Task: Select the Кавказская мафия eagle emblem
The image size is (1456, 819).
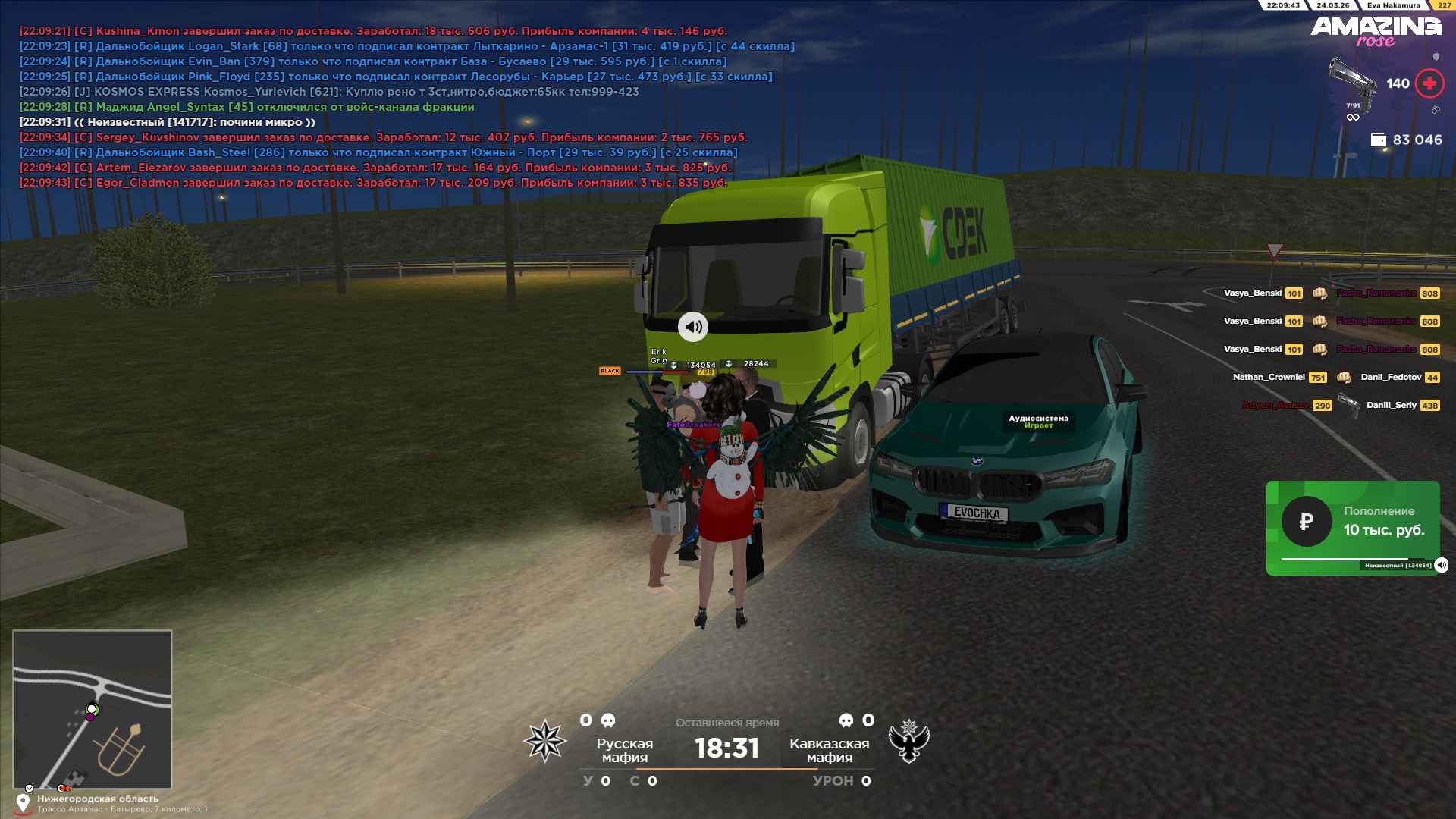Action: (x=909, y=741)
